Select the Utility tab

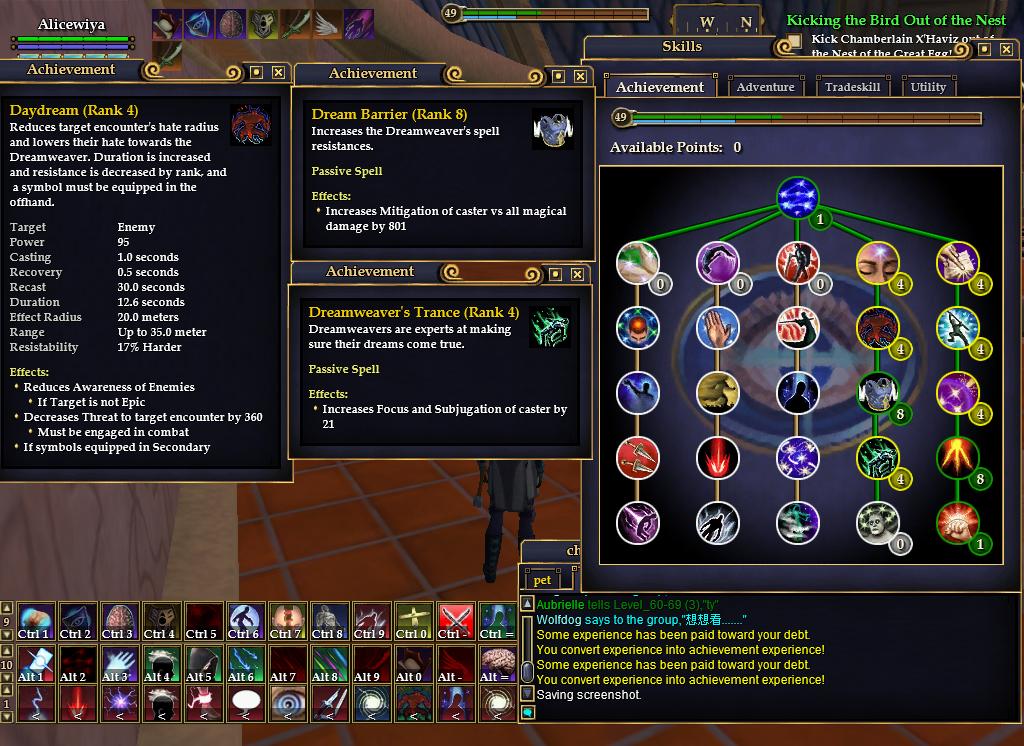pyautogui.click(x=928, y=87)
